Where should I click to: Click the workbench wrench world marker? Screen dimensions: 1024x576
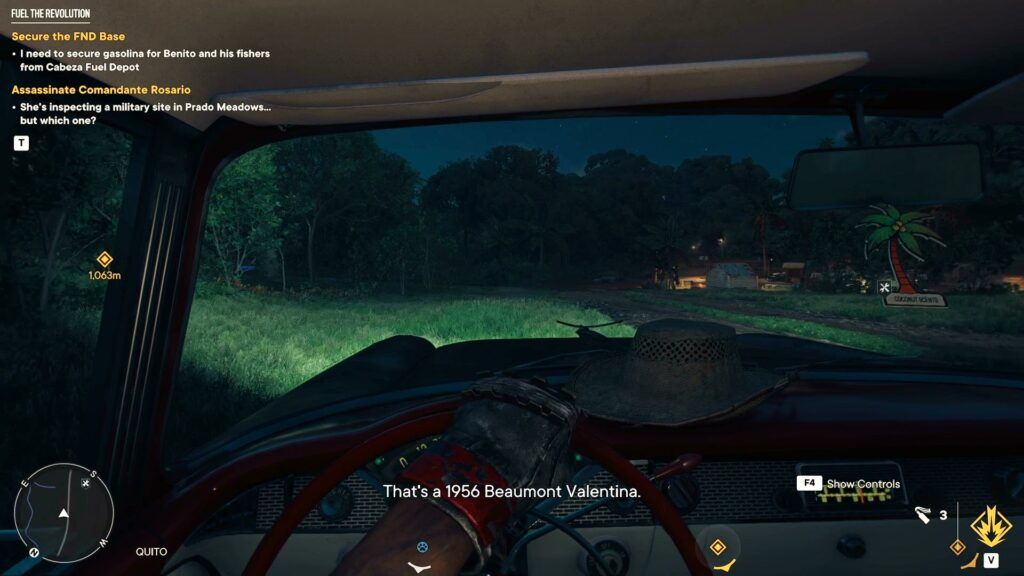click(x=884, y=287)
